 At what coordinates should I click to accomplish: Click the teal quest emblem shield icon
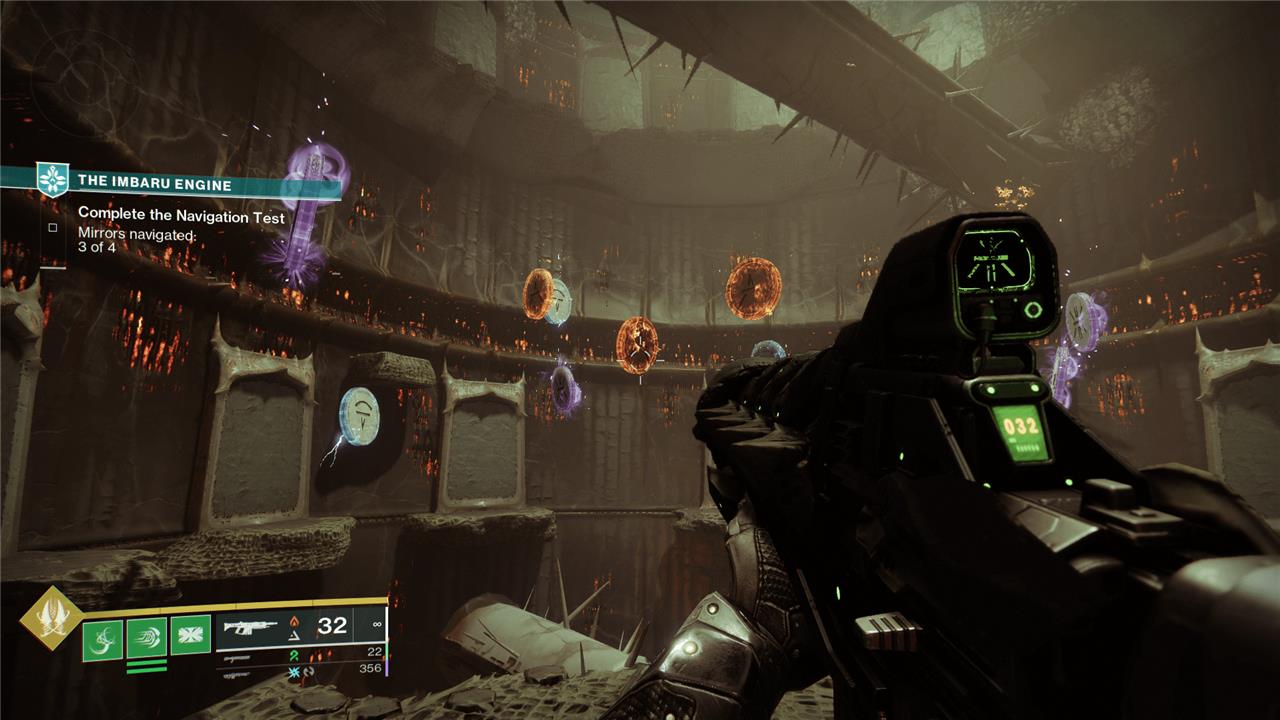tap(51, 180)
